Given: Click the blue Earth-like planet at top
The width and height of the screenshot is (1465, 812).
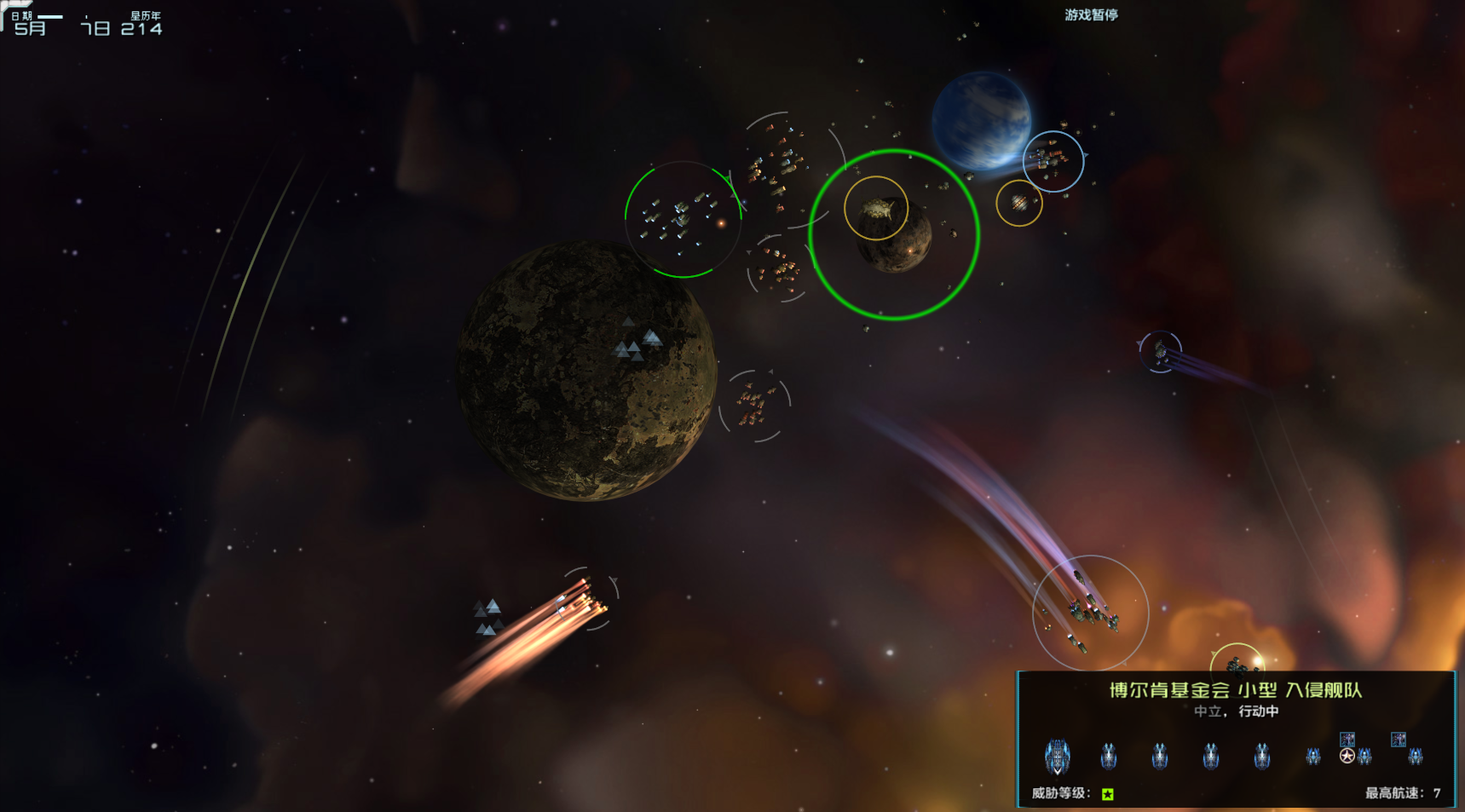Looking at the screenshot, I should click(983, 119).
